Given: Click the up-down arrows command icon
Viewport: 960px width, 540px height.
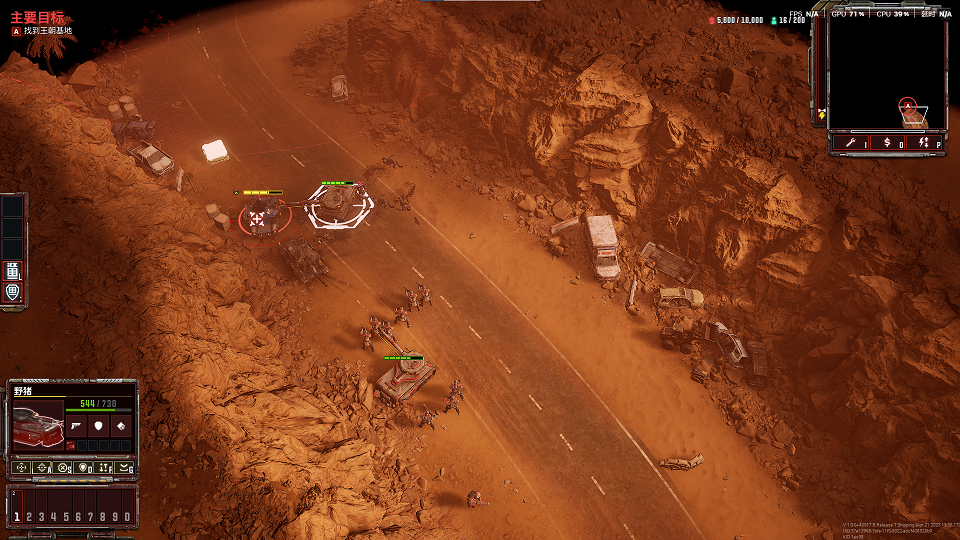Looking at the screenshot, I should [x=104, y=467].
